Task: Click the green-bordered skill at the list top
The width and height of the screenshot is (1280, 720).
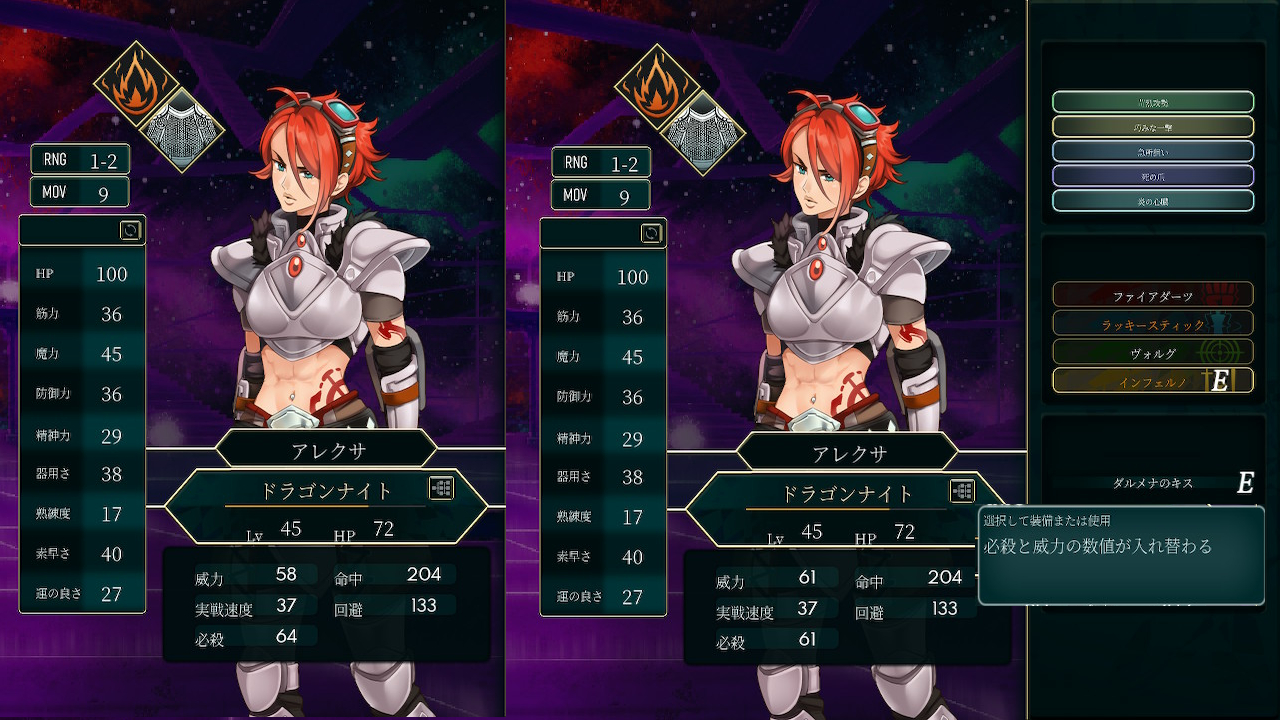Action: point(1152,102)
